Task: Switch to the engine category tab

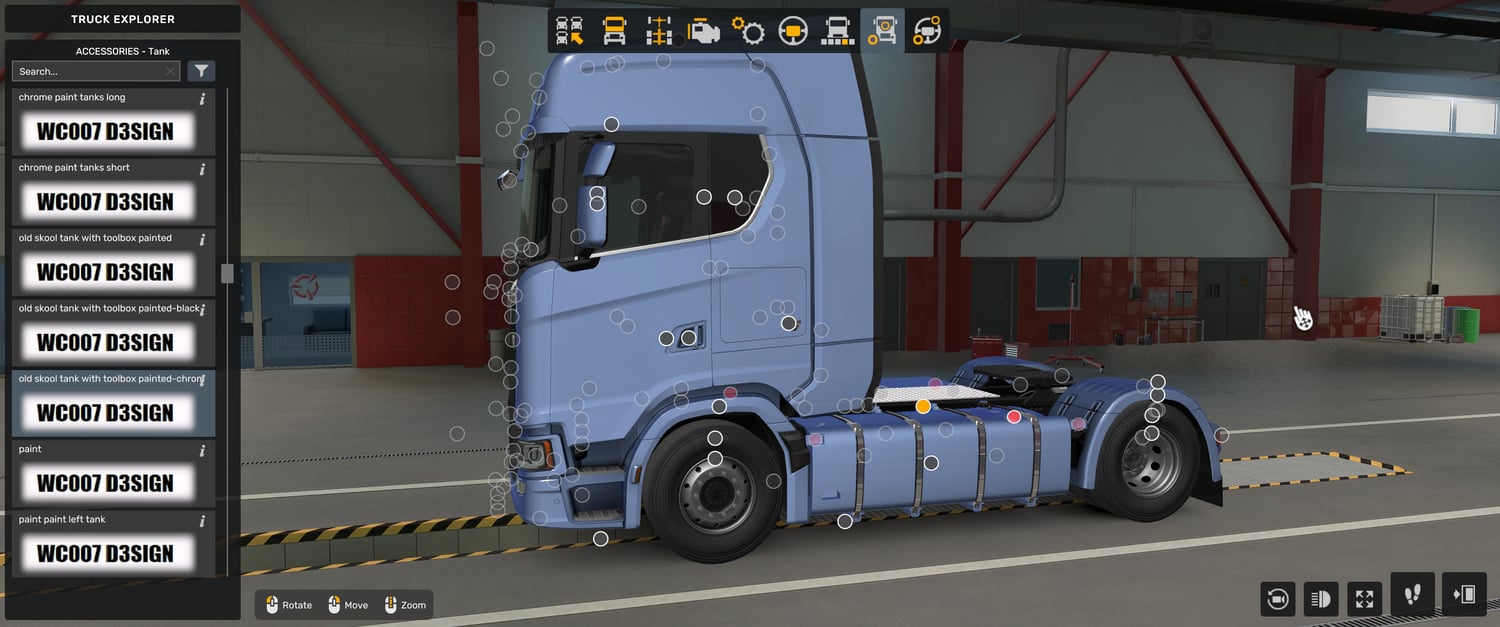Action: point(703,31)
